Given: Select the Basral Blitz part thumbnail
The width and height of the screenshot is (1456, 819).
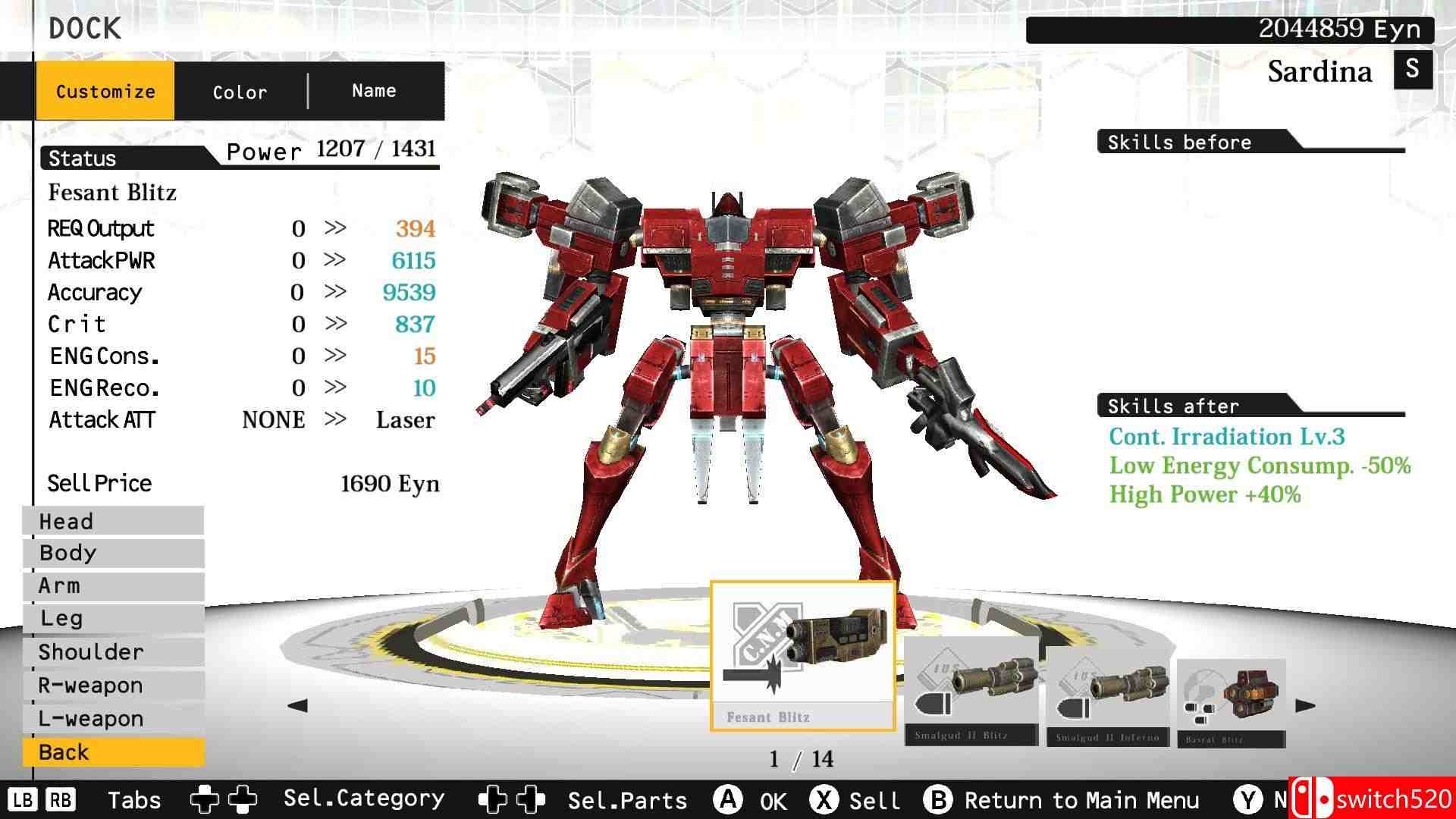Looking at the screenshot, I should pos(1231,694).
